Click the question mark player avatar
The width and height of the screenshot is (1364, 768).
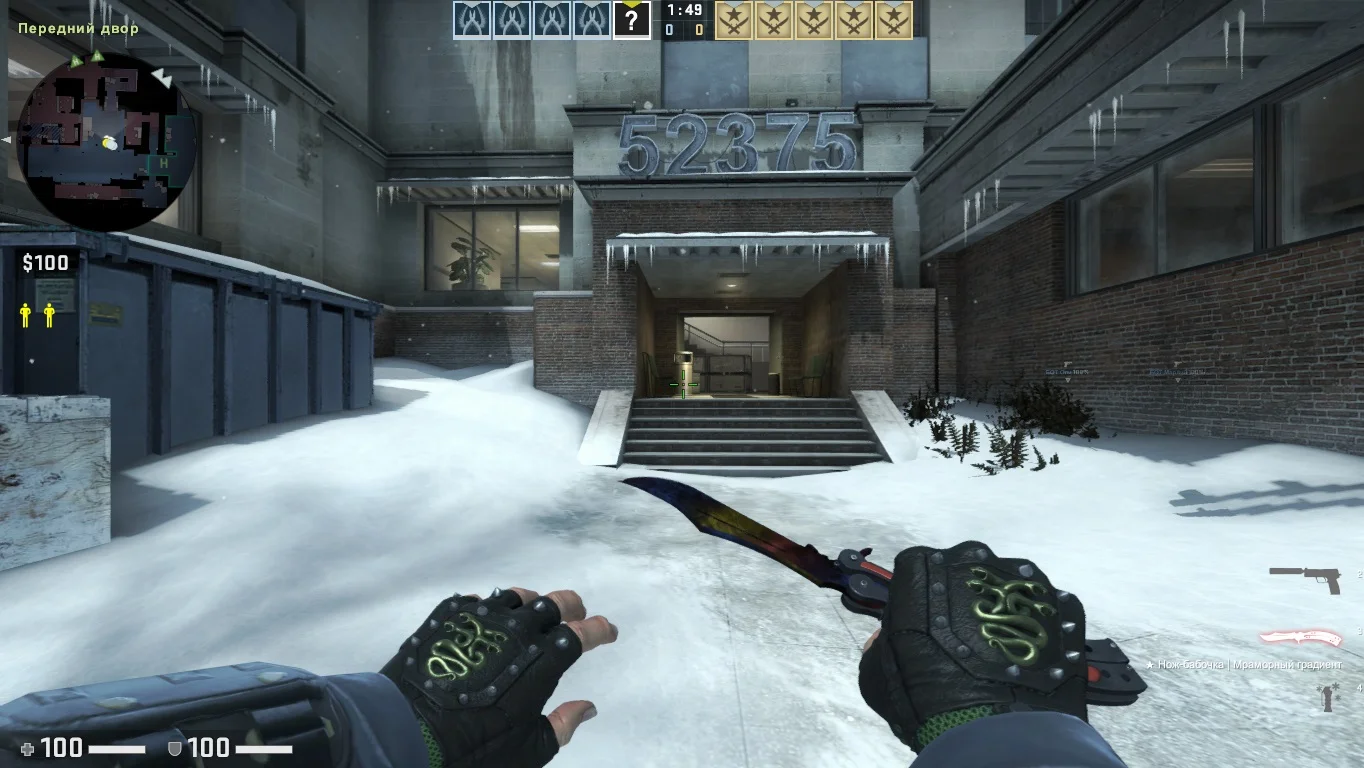[631, 20]
